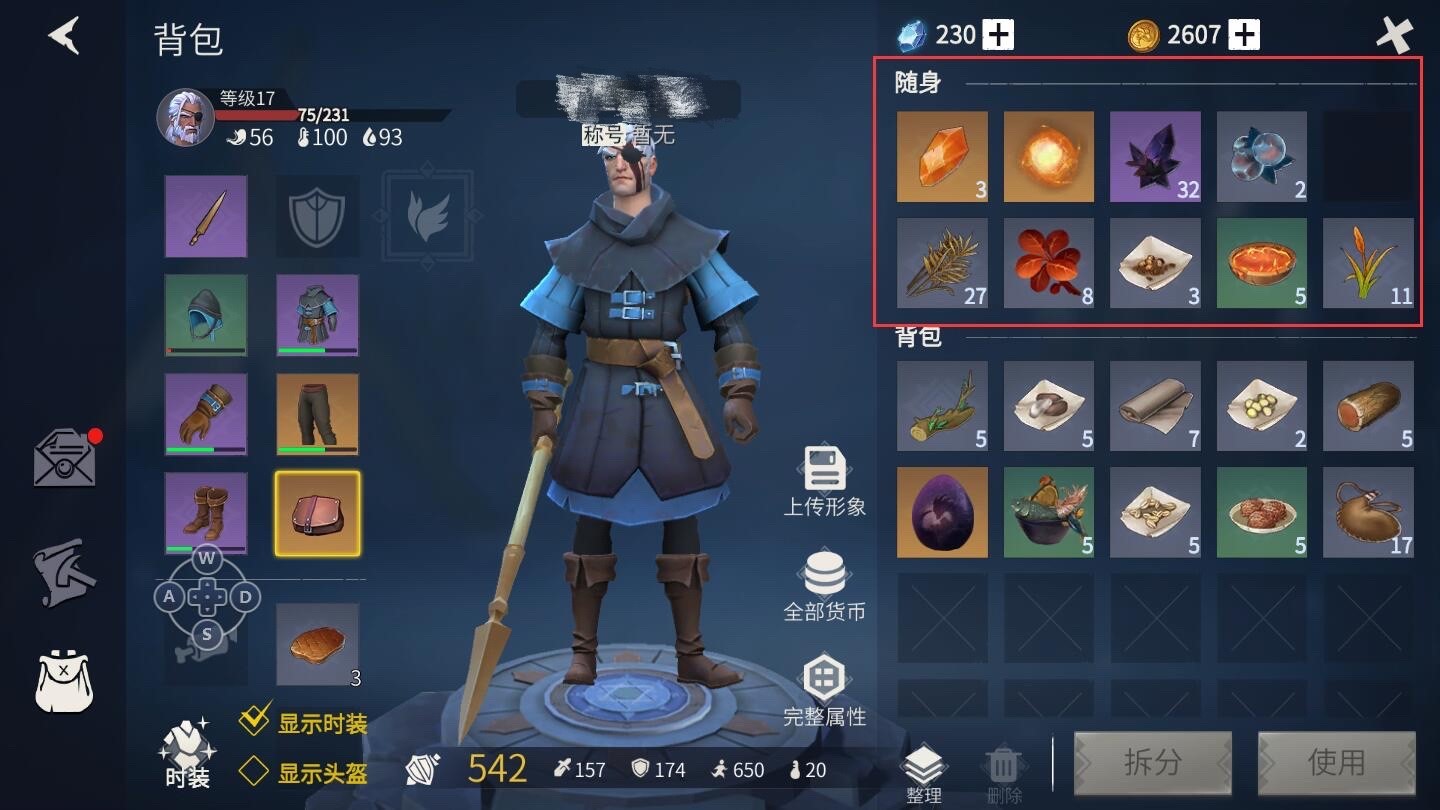Toggle the 显示时装 checkbox
The width and height of the screenshot is (1440, 810).
pyautogui.click(x=256, y=720)
